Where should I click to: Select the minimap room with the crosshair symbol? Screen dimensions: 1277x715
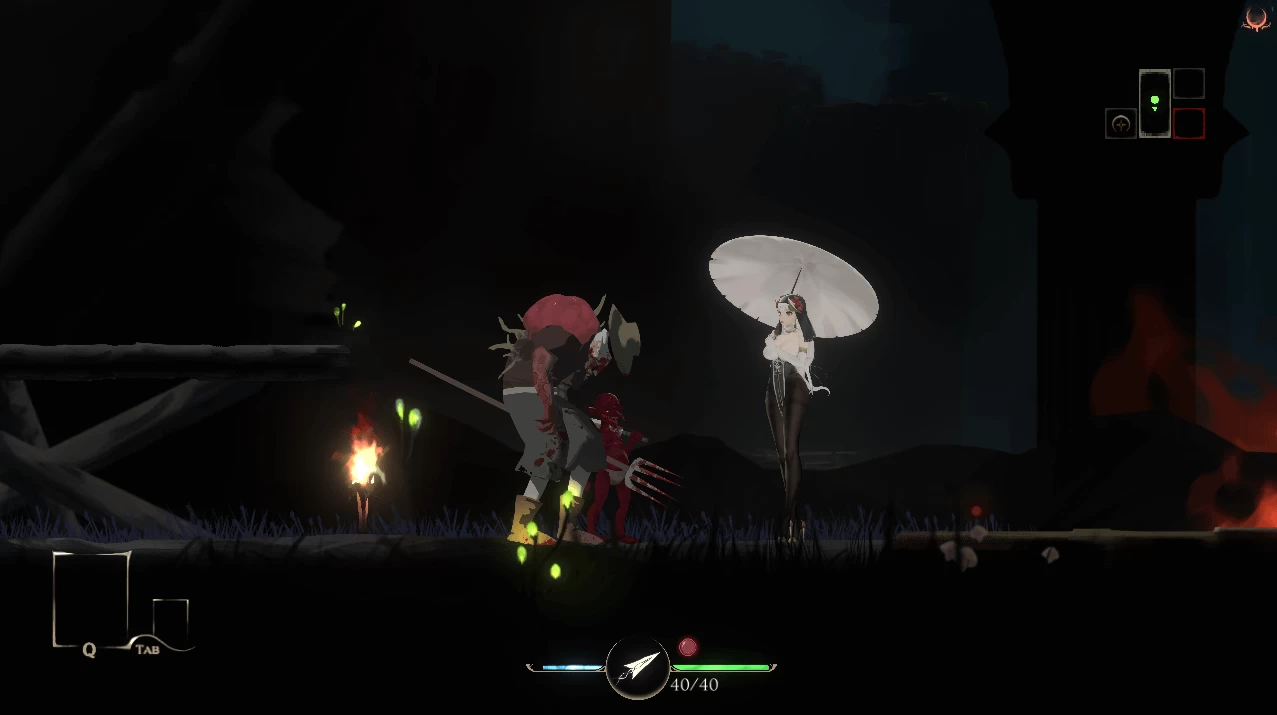click(1121, 124)
